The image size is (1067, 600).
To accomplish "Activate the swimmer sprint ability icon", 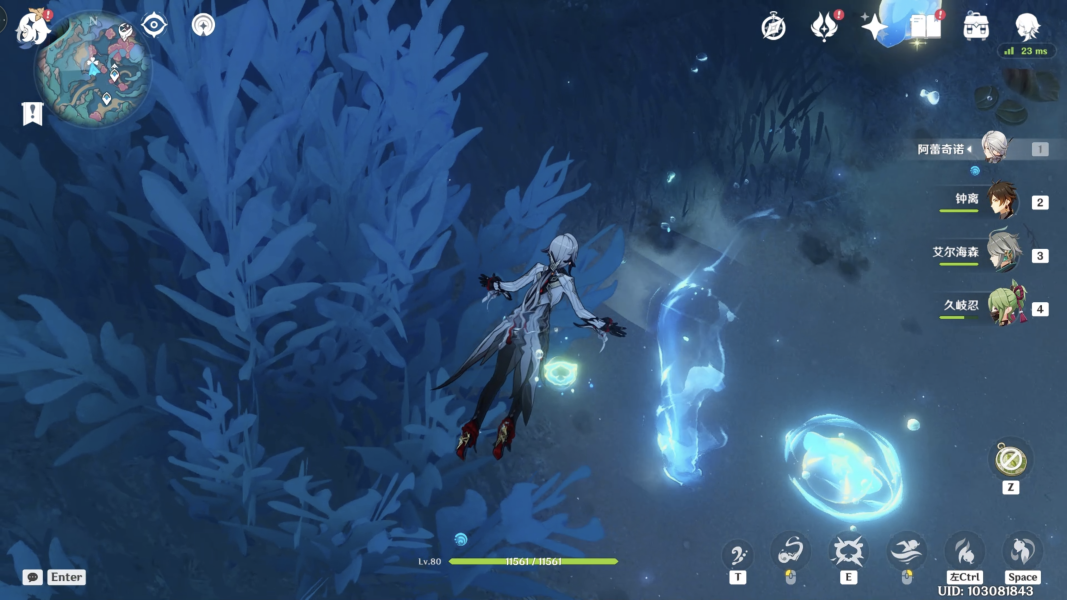I will pyautogui.click(x=907, y=551).
